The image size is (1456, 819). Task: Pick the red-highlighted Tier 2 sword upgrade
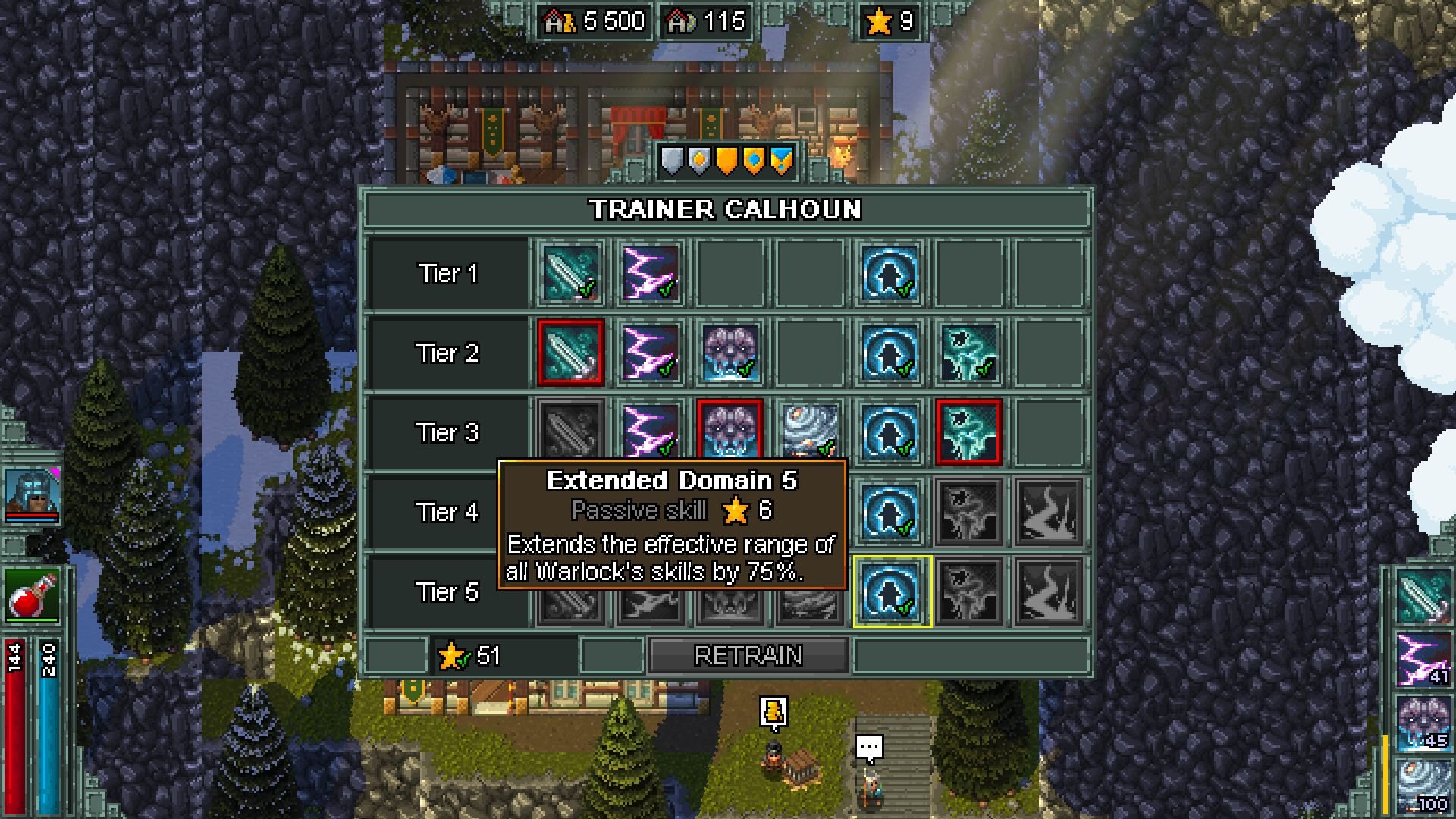571,354
